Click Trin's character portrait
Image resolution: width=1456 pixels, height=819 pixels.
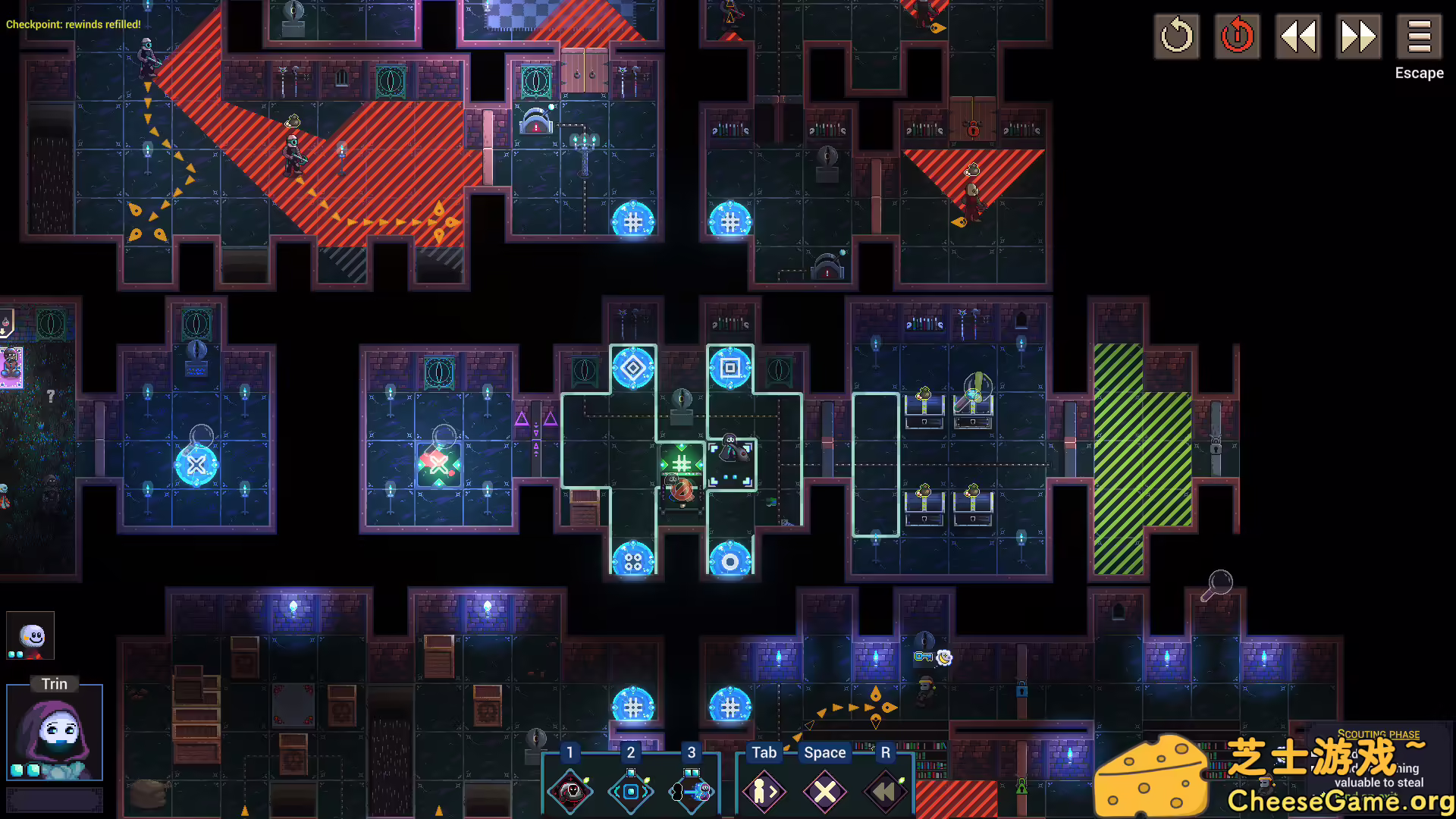(x=55, y=732)
